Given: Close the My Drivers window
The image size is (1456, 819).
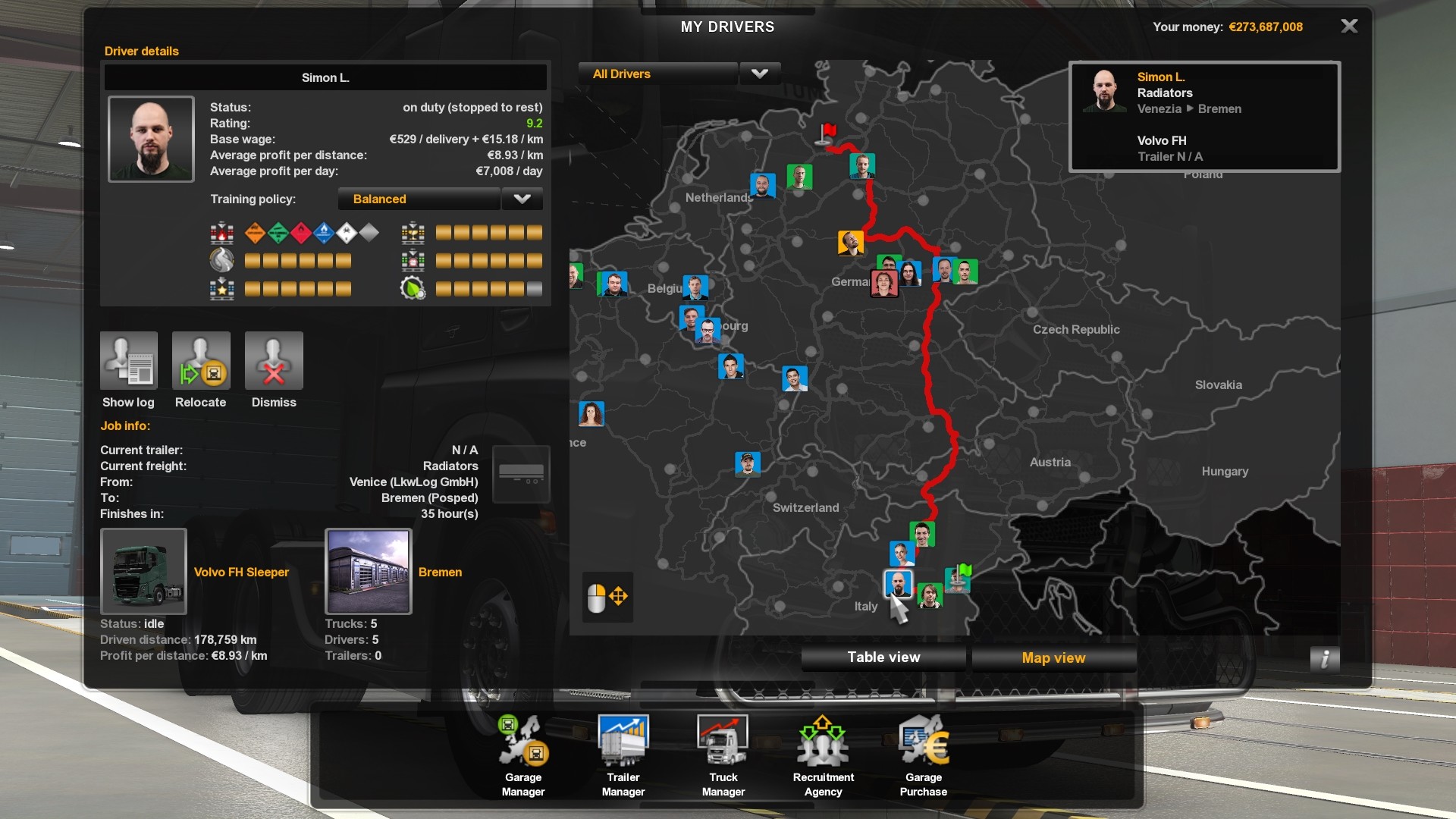Looking at the screenshot, I should pos(1349,27).
